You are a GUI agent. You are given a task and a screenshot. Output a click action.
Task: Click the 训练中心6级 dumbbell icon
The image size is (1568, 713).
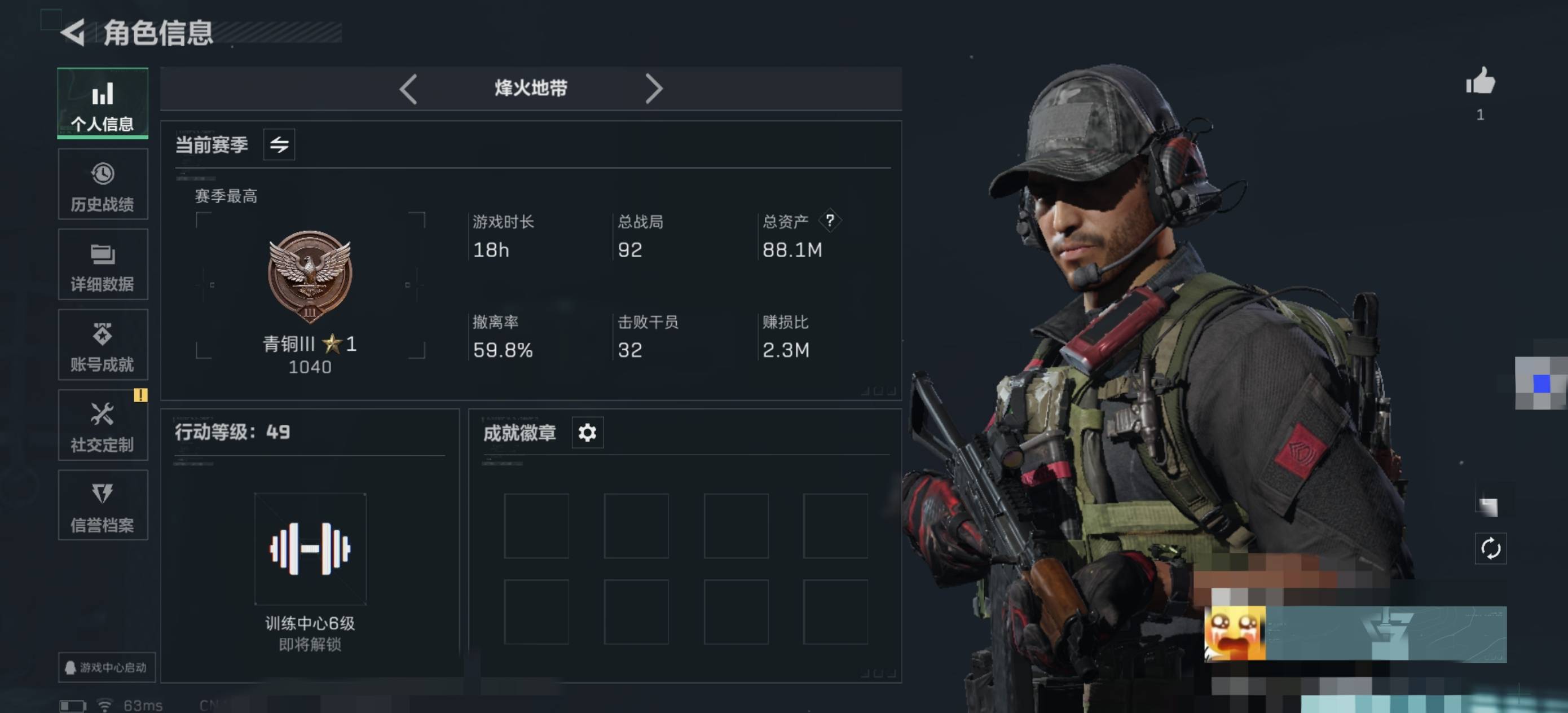(310, 549)
